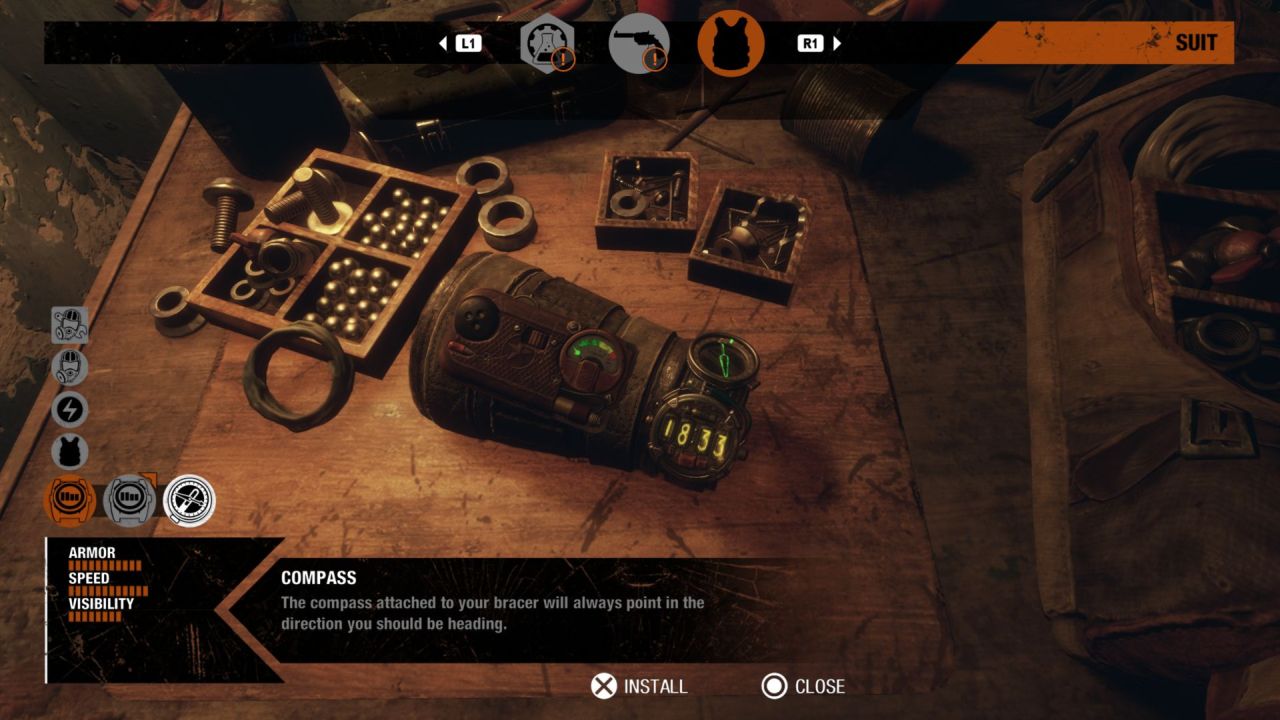Select the compass upgrade icon
Screen dimensions: 1280x720
tap(189, 500)
